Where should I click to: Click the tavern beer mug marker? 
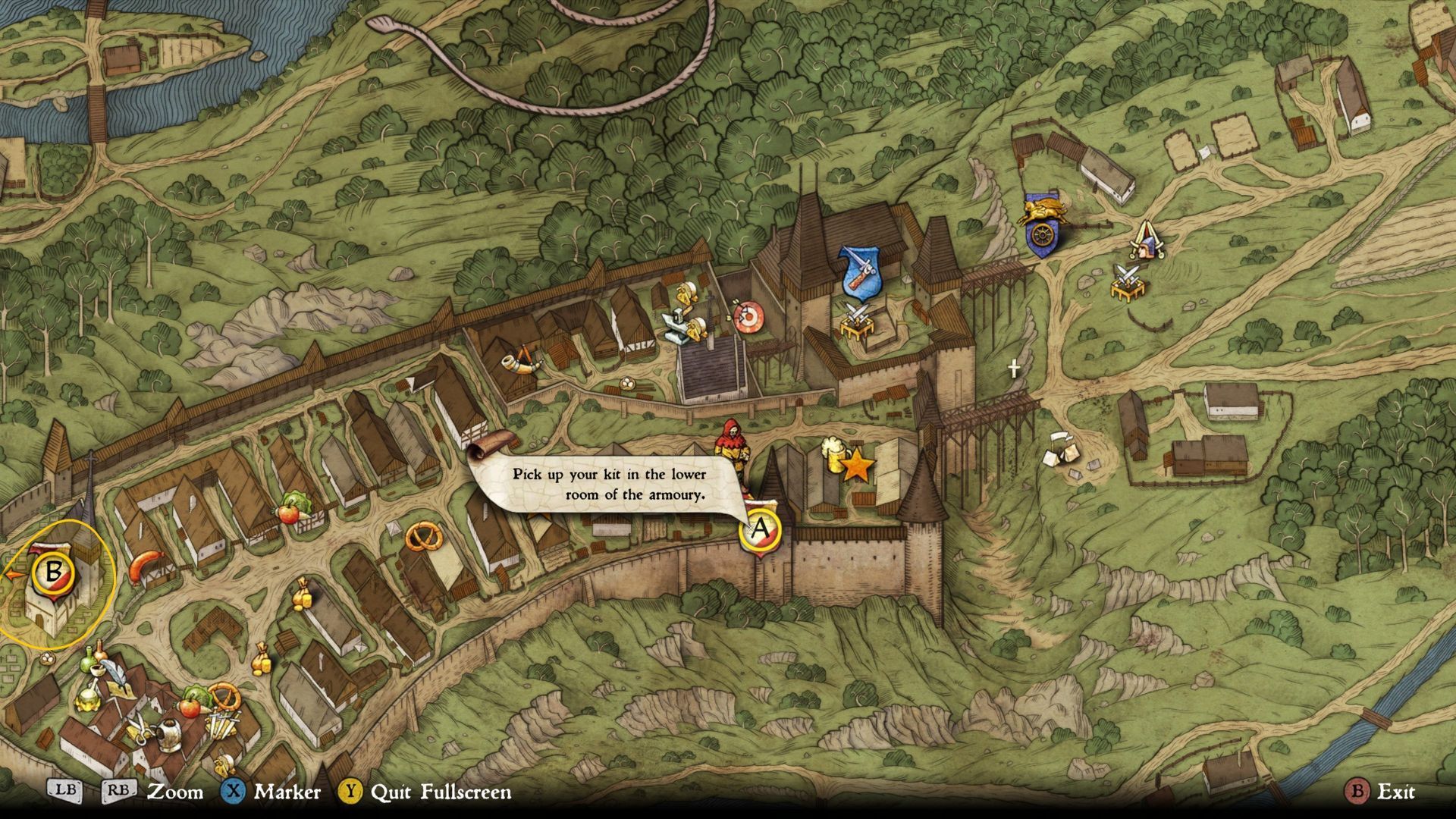pos(834,455)
